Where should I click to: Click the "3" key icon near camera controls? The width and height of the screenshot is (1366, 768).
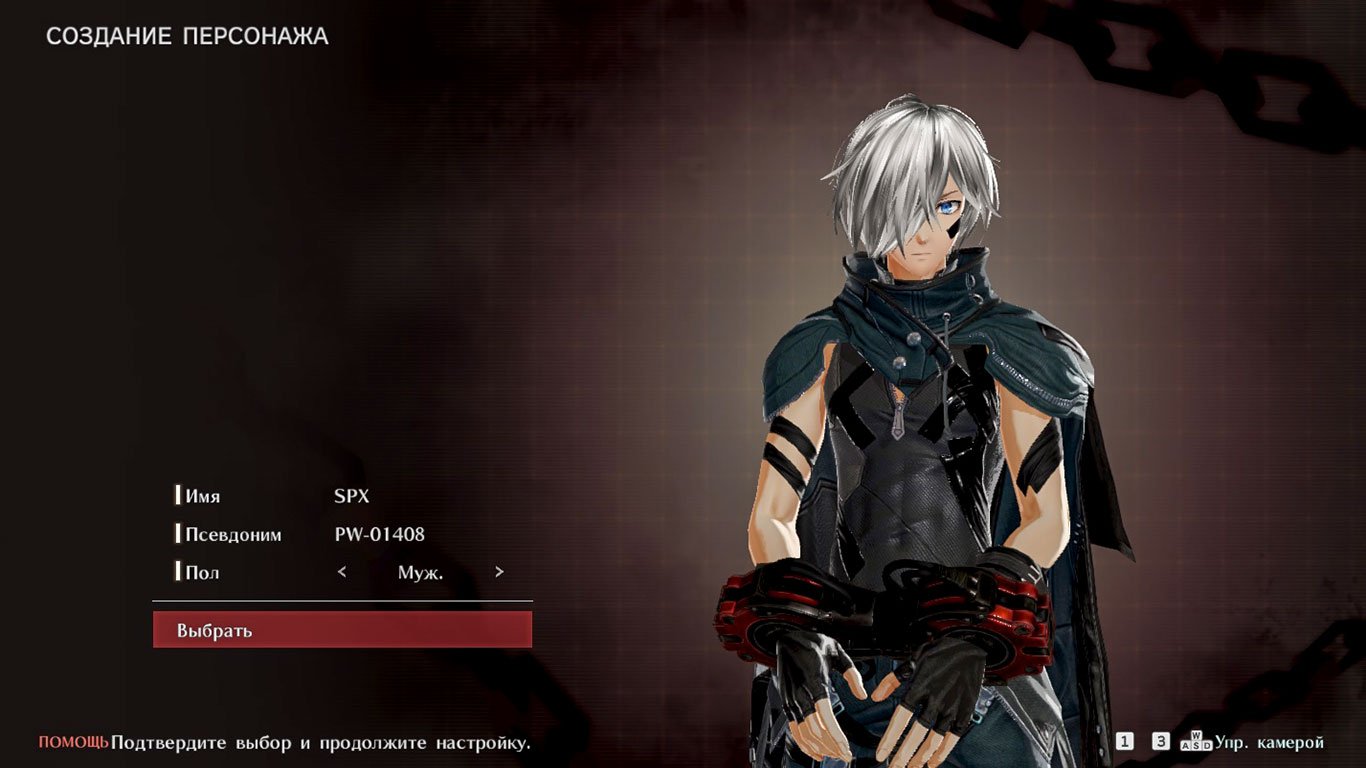point(1161,741)
